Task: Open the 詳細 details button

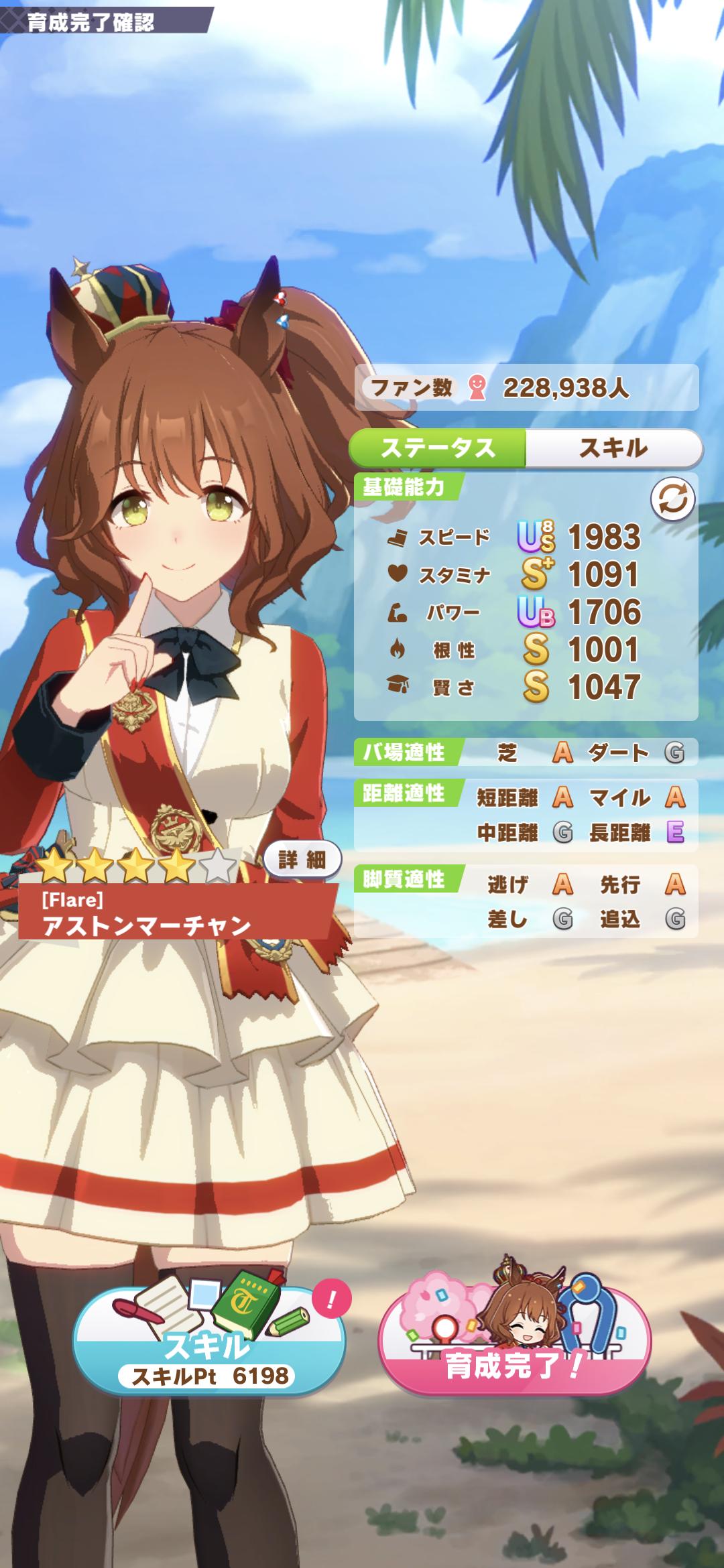Action: coord(302,860)
